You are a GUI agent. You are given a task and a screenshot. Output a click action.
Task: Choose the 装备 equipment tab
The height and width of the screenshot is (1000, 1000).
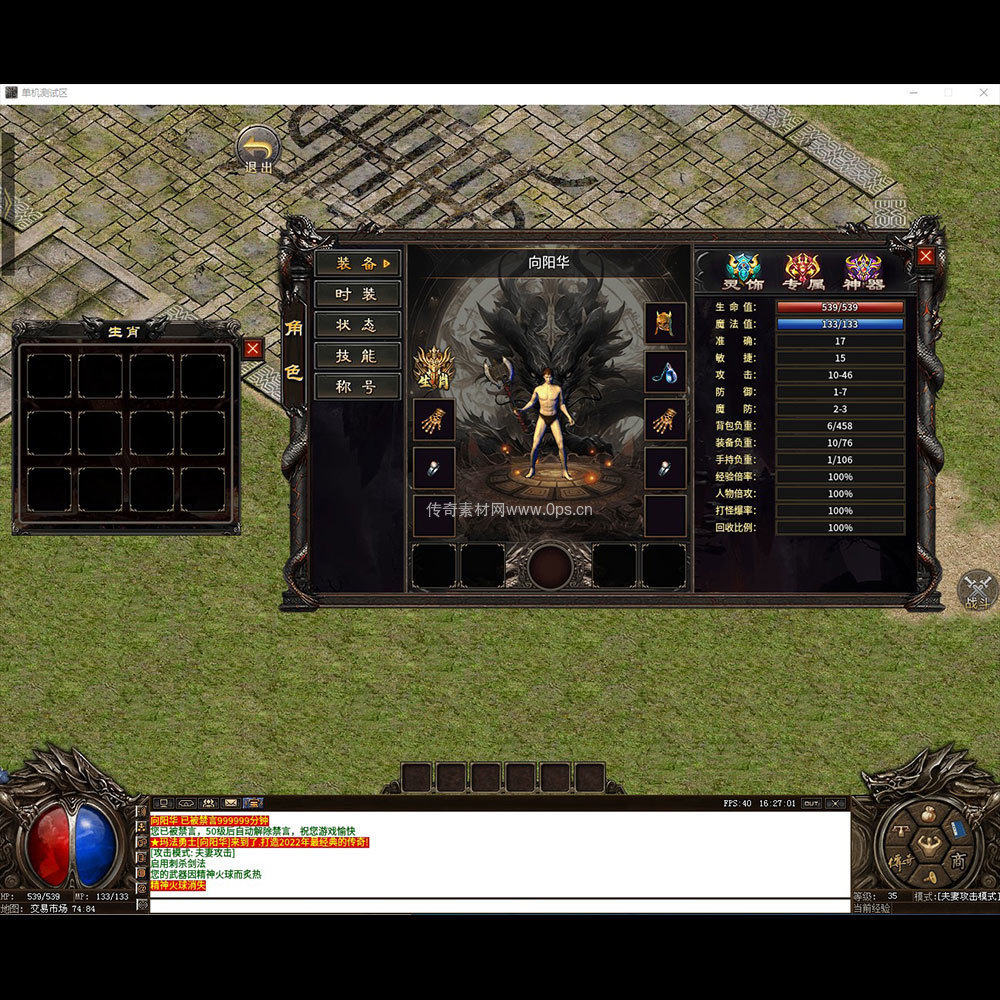point(357,263)
